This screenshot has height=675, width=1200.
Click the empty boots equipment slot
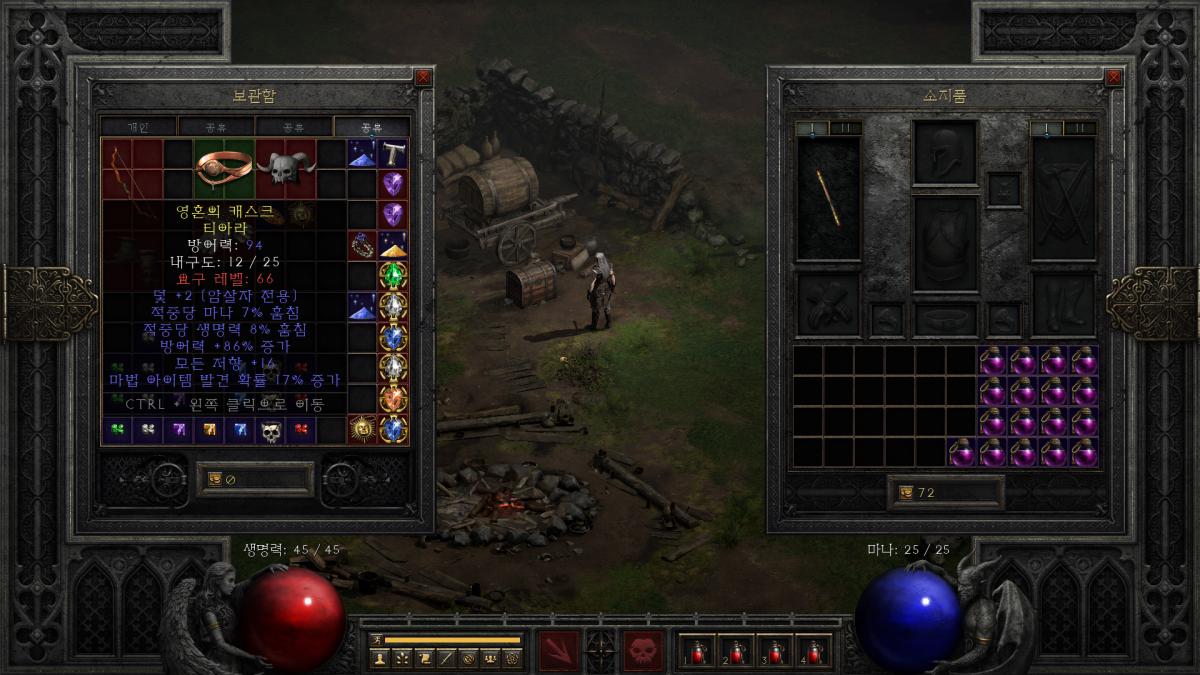point(1065,304)
